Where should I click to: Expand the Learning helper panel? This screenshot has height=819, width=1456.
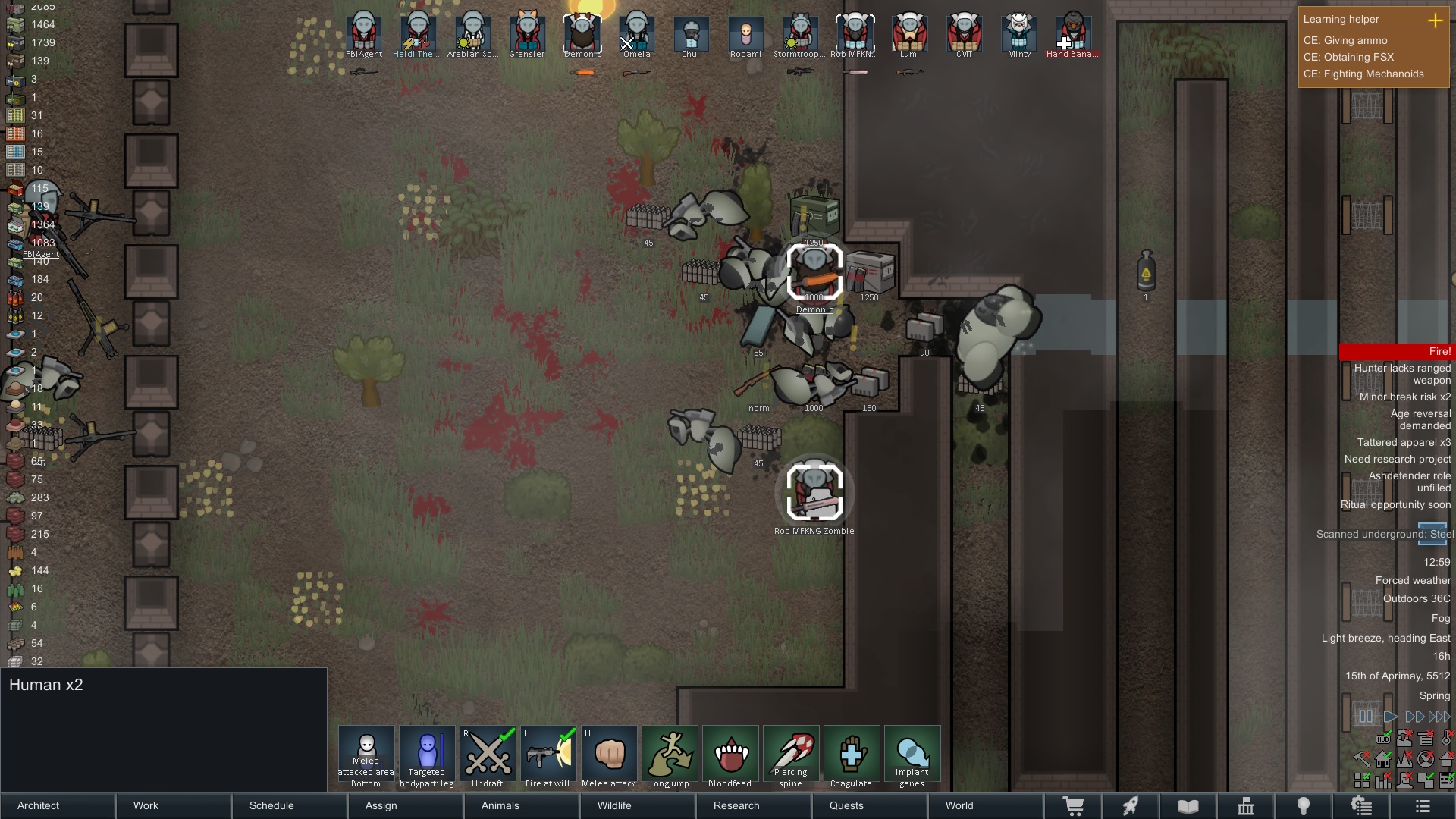coord(1435,20)
